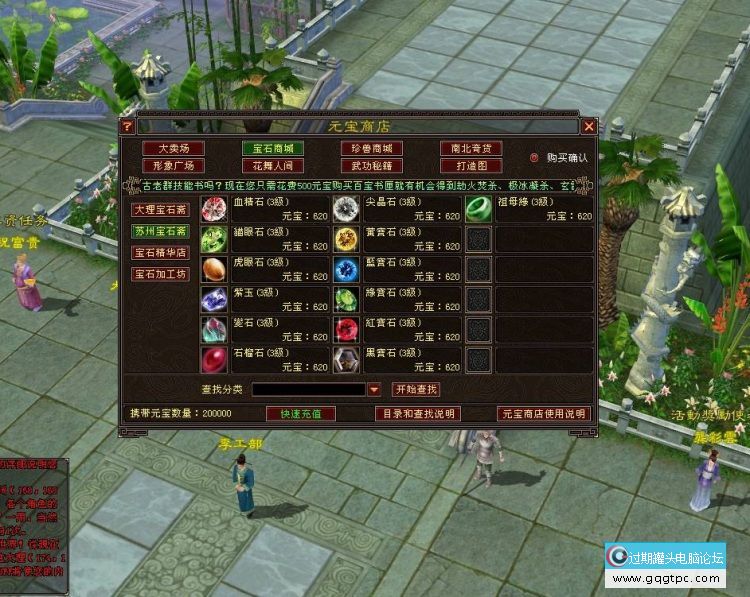Expand the 查找分类 search category dropdown
The width and height of the screenshot is (750, 597).
tap(374, 390)
